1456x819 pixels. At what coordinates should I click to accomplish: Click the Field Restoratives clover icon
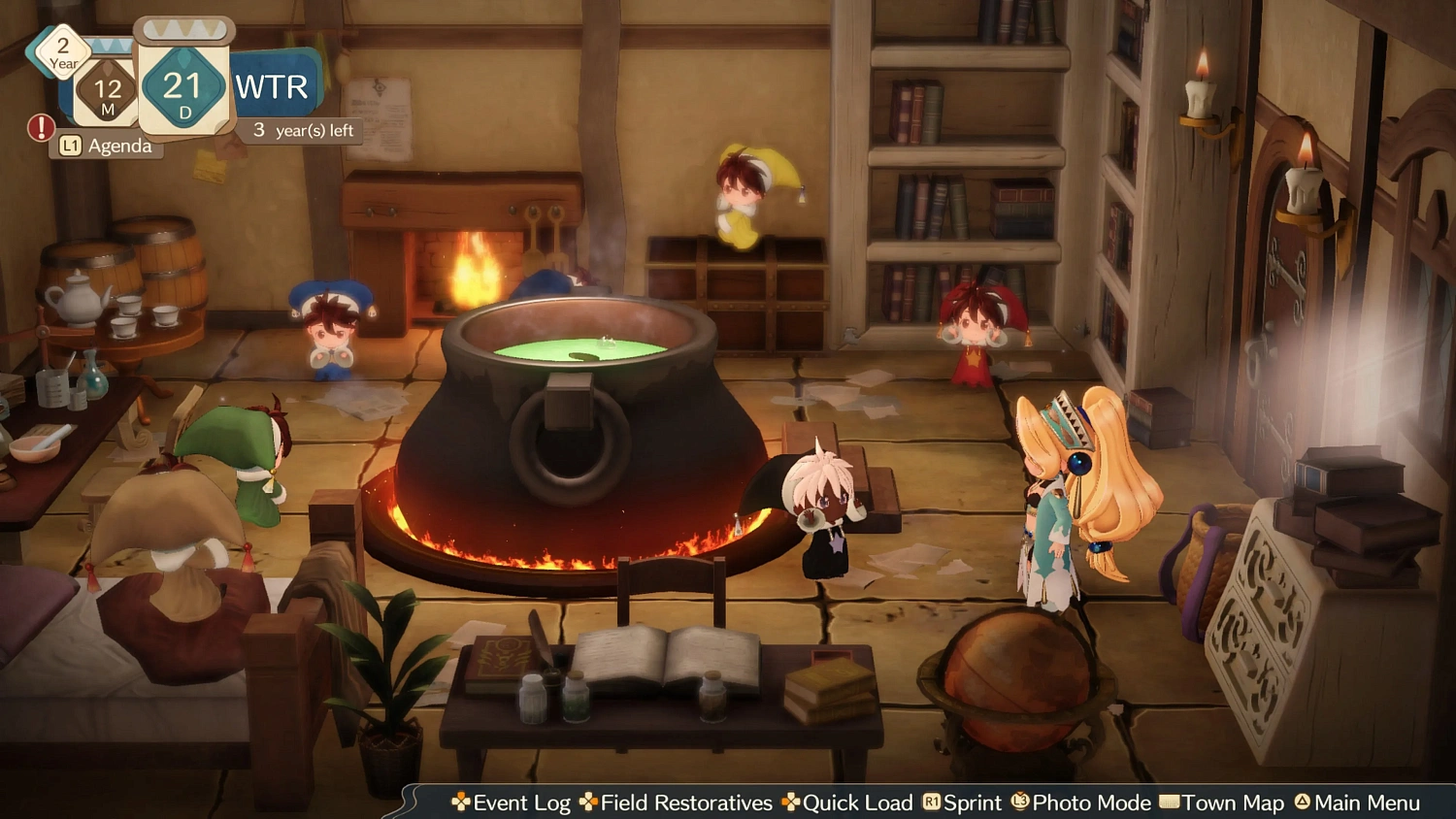pyautogui.click(x=589, y=803)
